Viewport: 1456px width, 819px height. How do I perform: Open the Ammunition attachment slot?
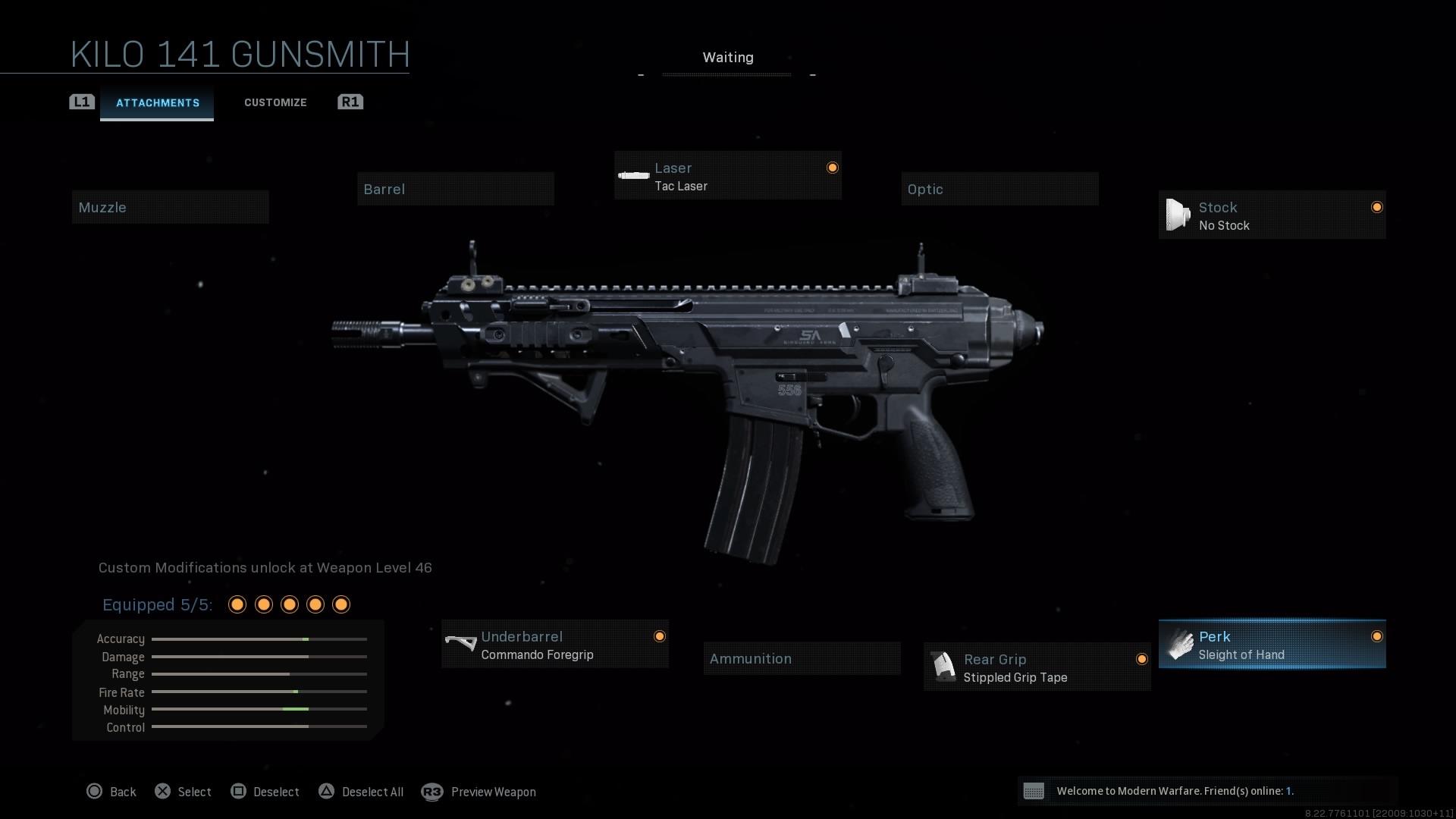tap(802, 658)
